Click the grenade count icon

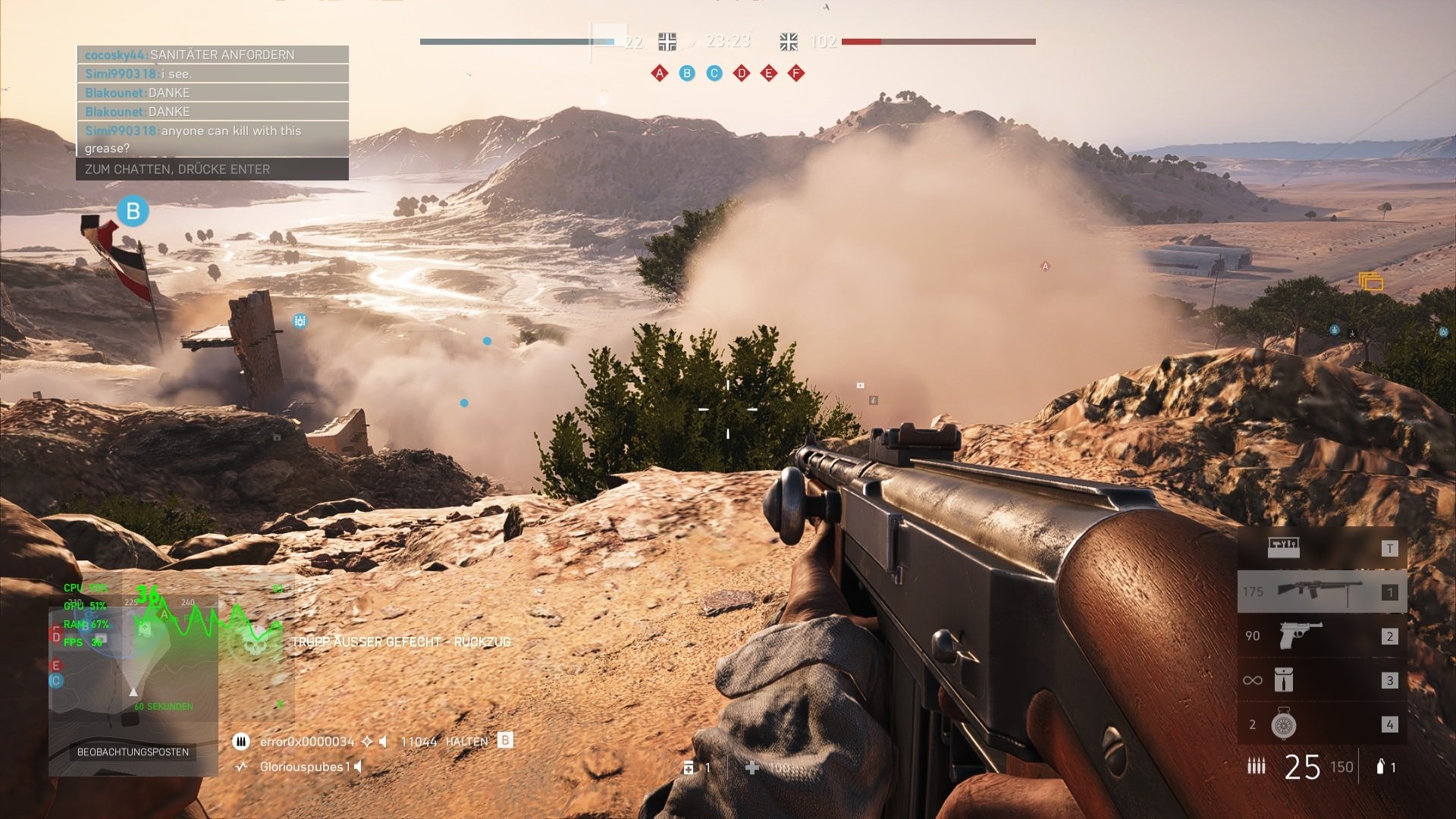pos(1381,767)
